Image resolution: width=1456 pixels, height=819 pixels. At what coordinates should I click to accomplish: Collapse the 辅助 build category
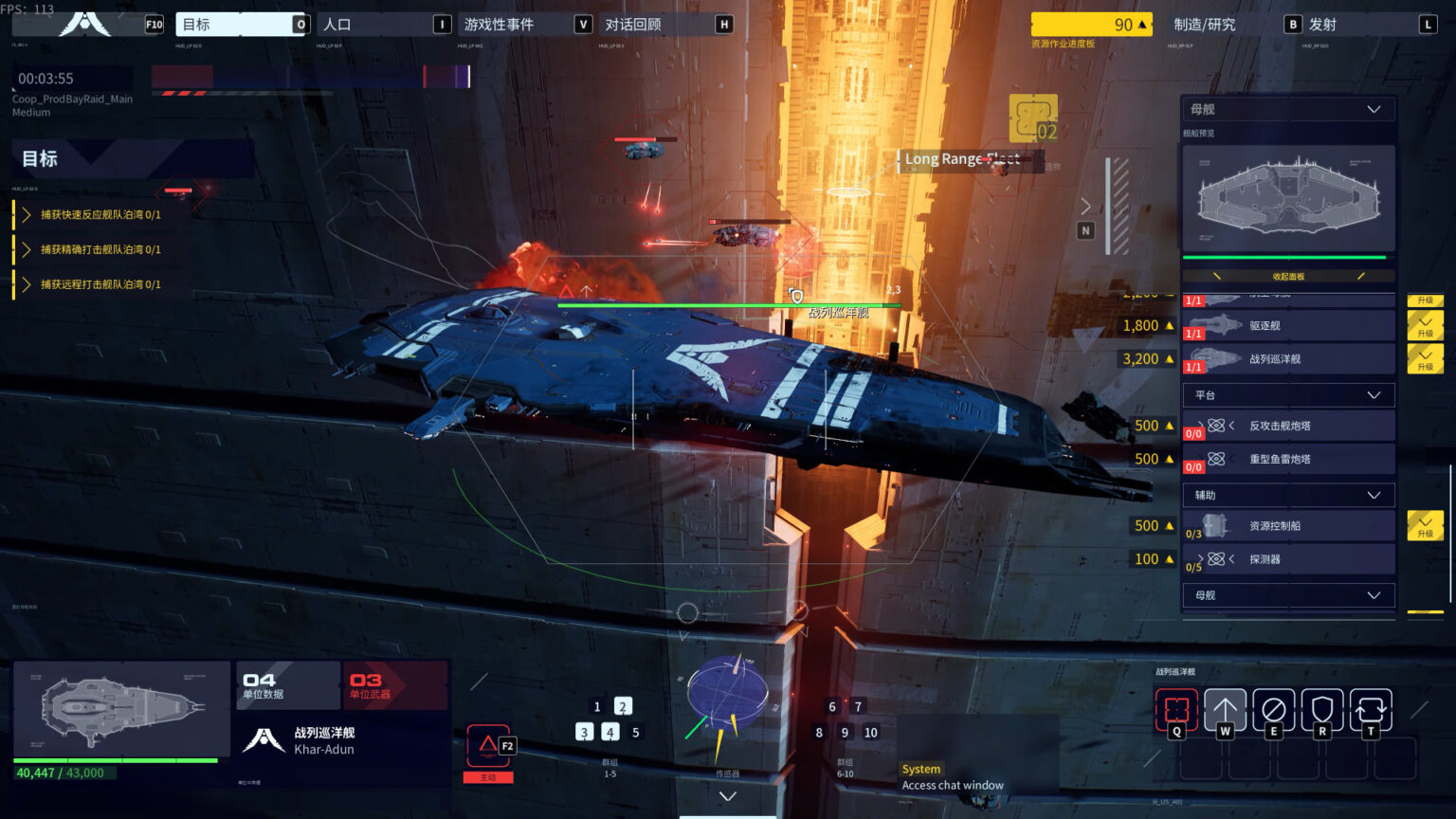tap(1373, 494)
